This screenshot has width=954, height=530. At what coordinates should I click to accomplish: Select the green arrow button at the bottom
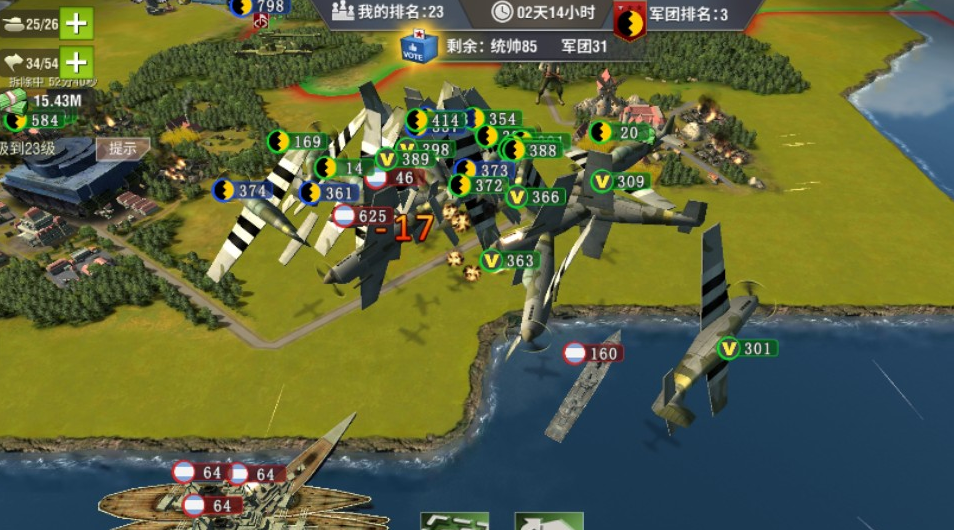[x=548, y=521]
